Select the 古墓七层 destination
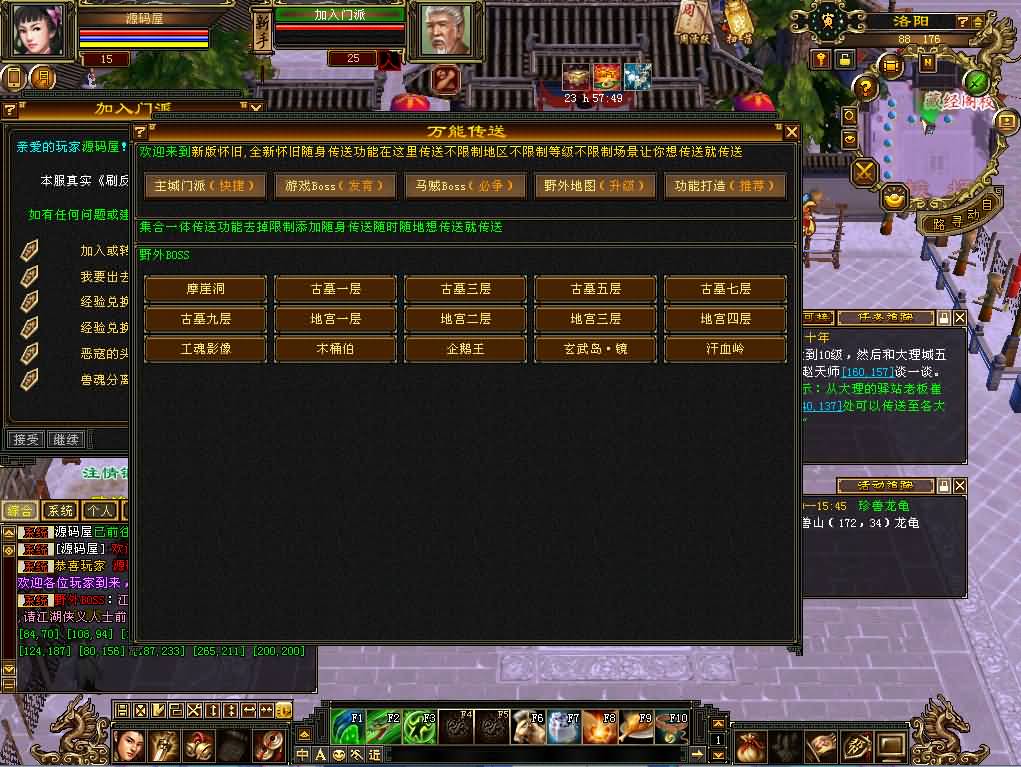Screen dimensions: 1021x767 725,289
